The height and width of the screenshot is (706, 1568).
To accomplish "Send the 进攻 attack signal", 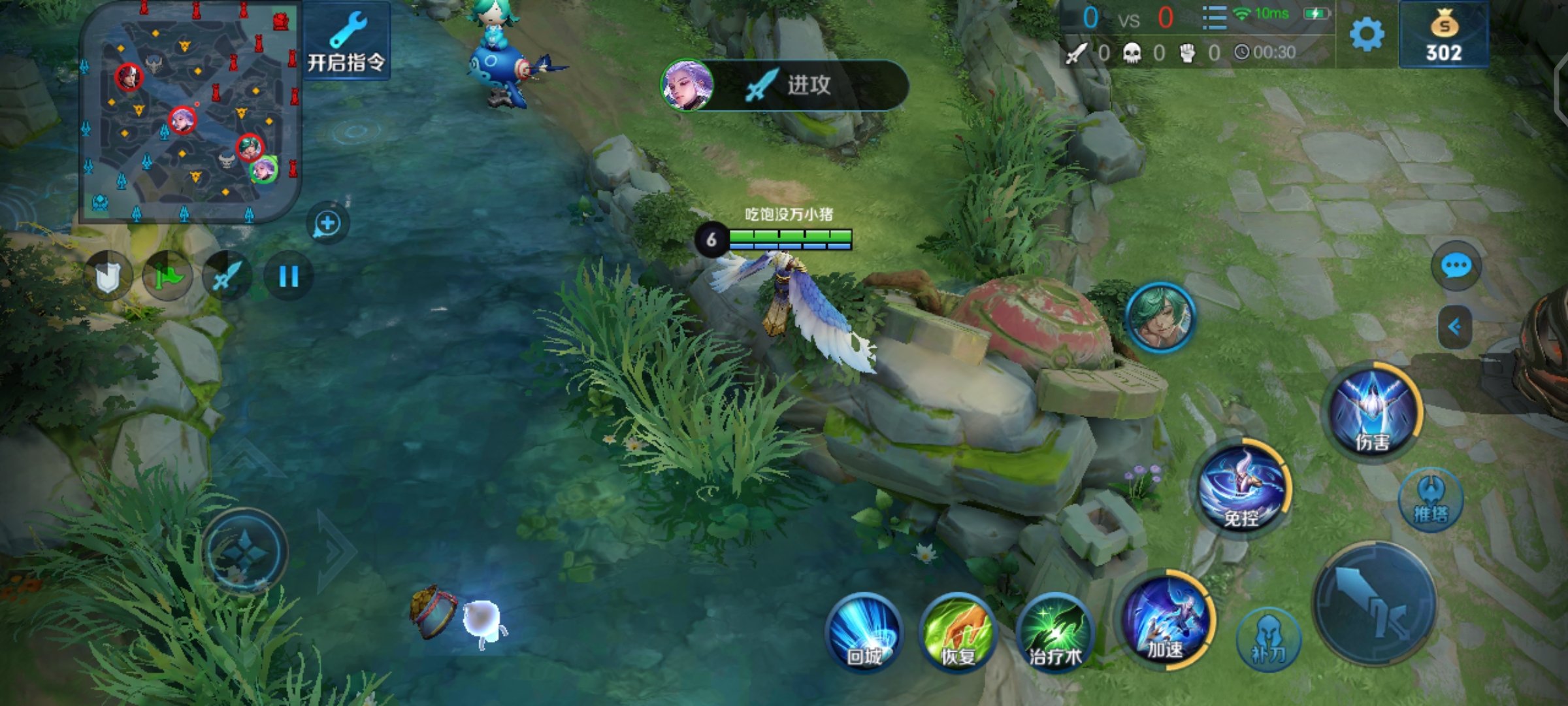I will coord(785,85).
